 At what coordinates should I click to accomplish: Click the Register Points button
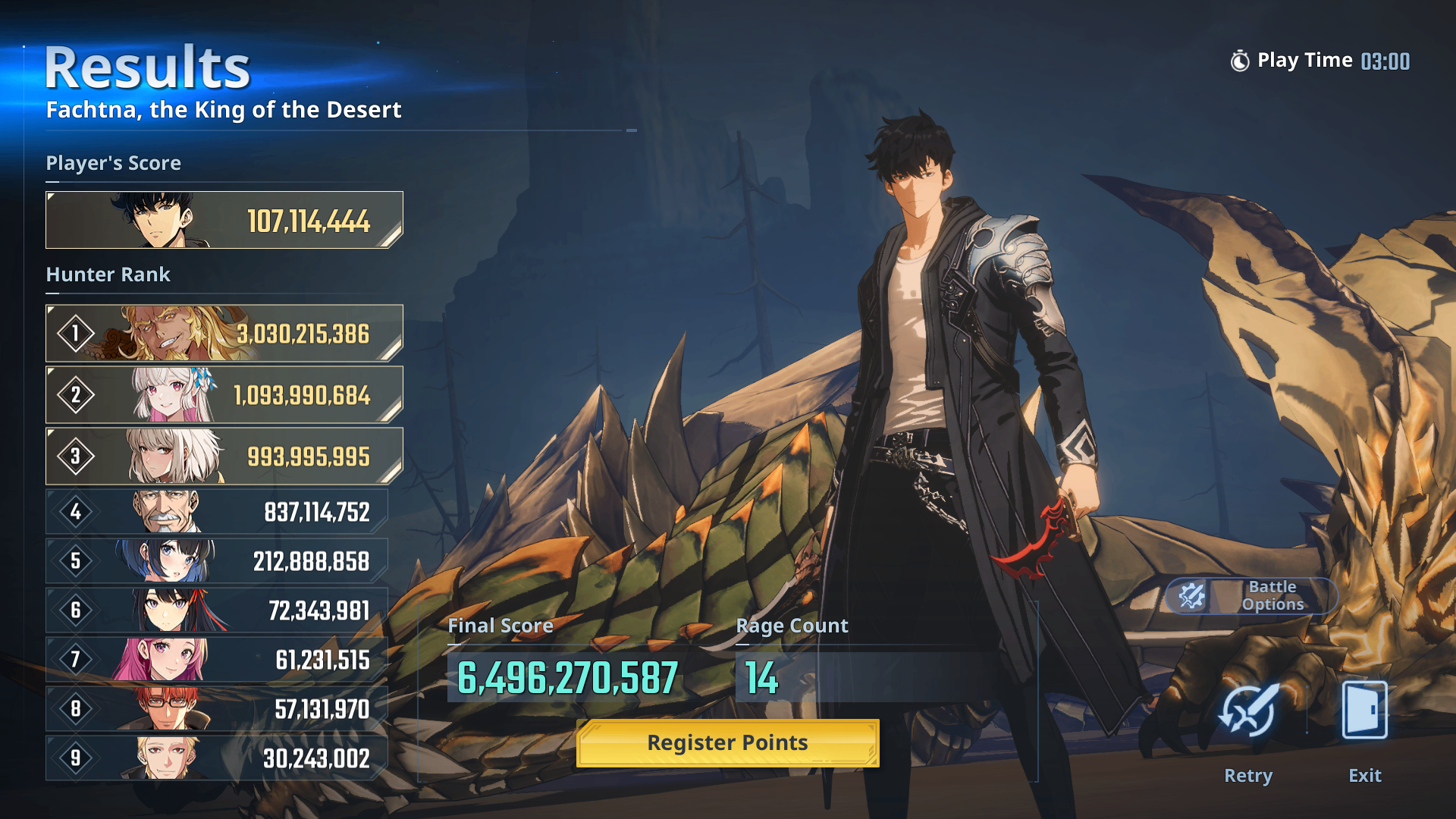pos(727,743)
